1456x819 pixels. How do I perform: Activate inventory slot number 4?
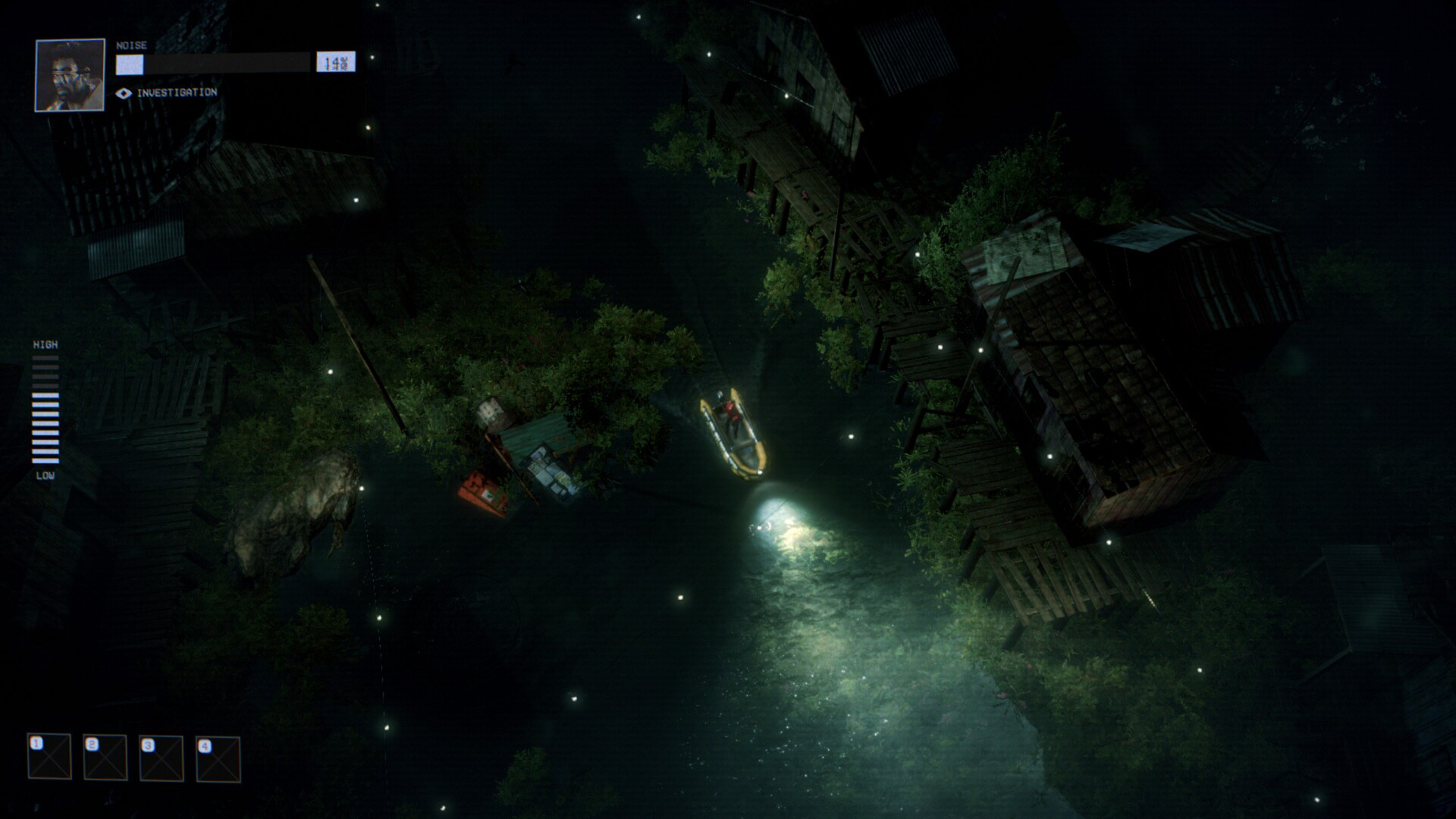pos(218,758)
